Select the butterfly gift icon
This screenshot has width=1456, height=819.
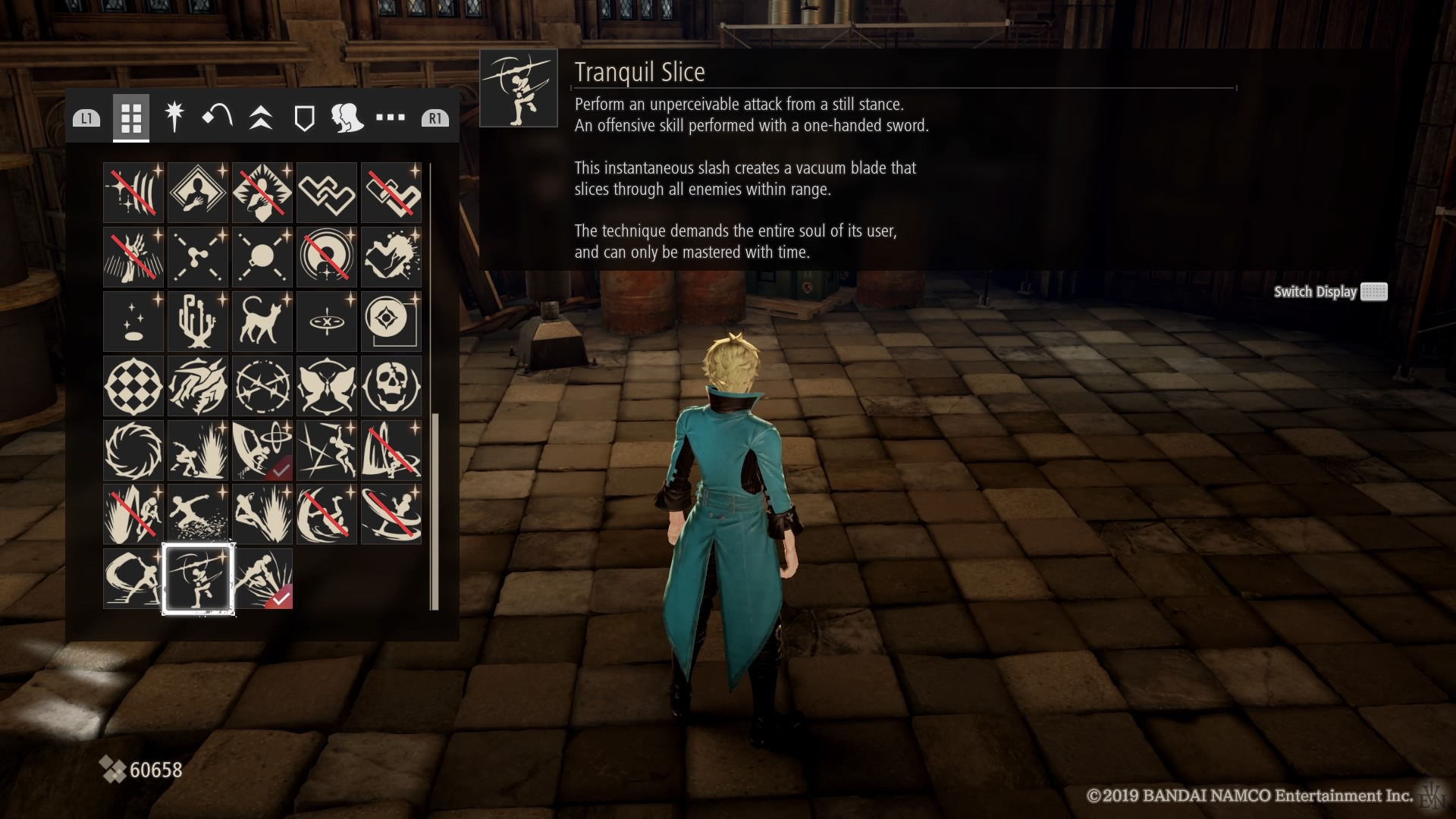coord(327,385)
